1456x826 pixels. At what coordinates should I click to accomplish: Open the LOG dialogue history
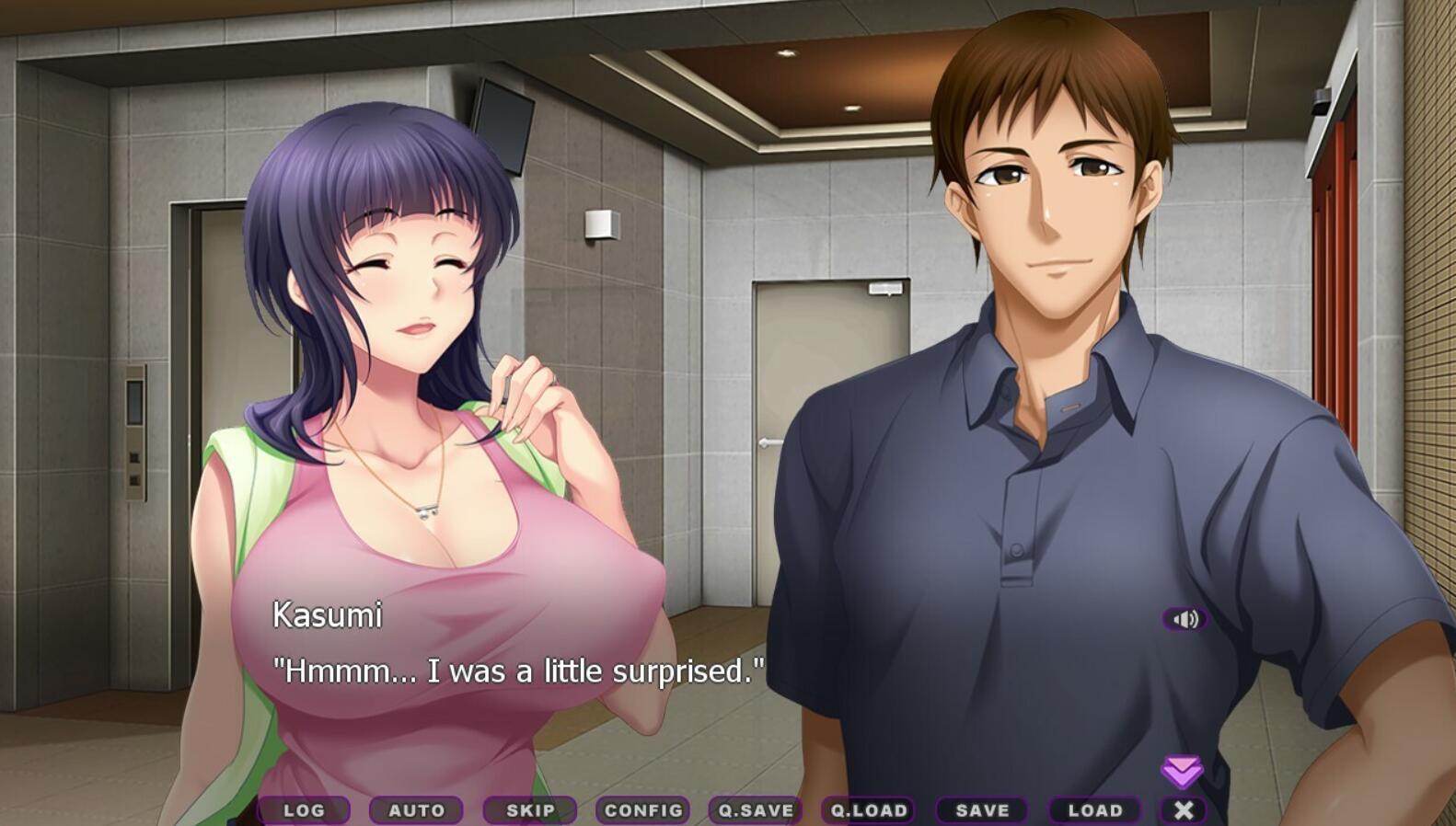305,810
